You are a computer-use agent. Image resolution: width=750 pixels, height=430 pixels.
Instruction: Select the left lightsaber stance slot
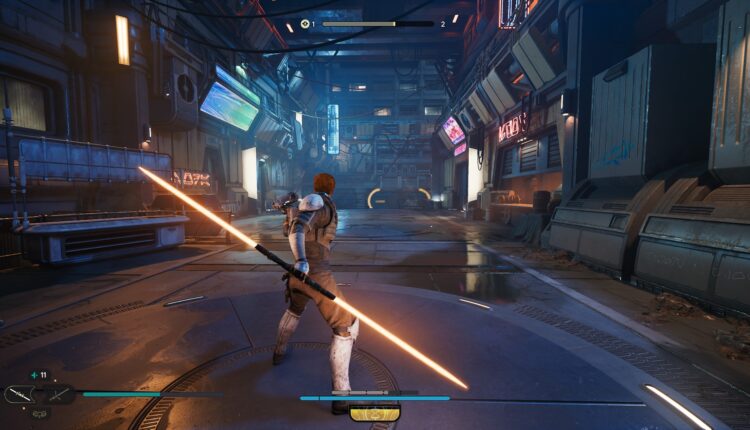click(x=20, y=395)
